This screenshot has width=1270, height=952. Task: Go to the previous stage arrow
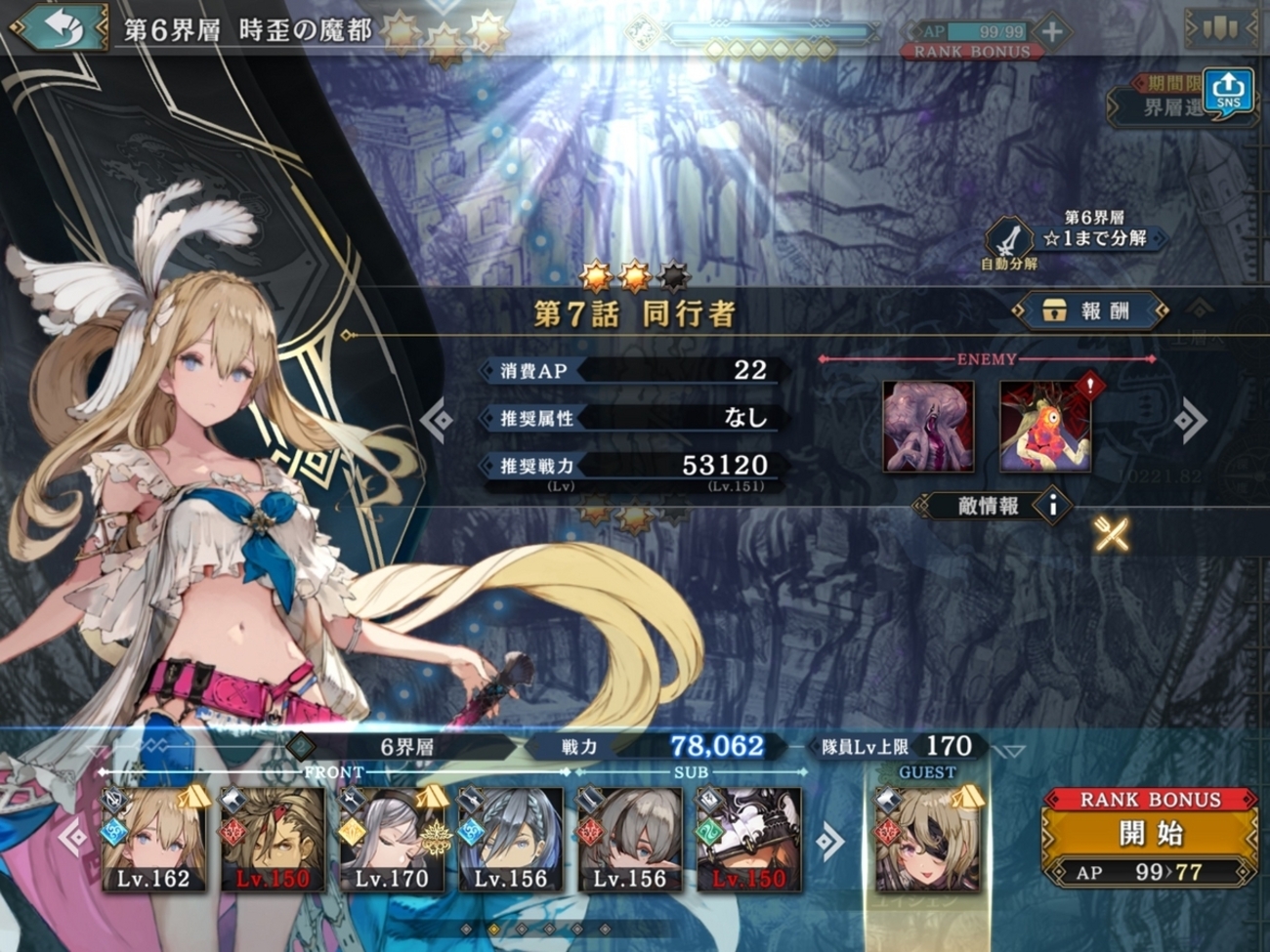point(437,420)
